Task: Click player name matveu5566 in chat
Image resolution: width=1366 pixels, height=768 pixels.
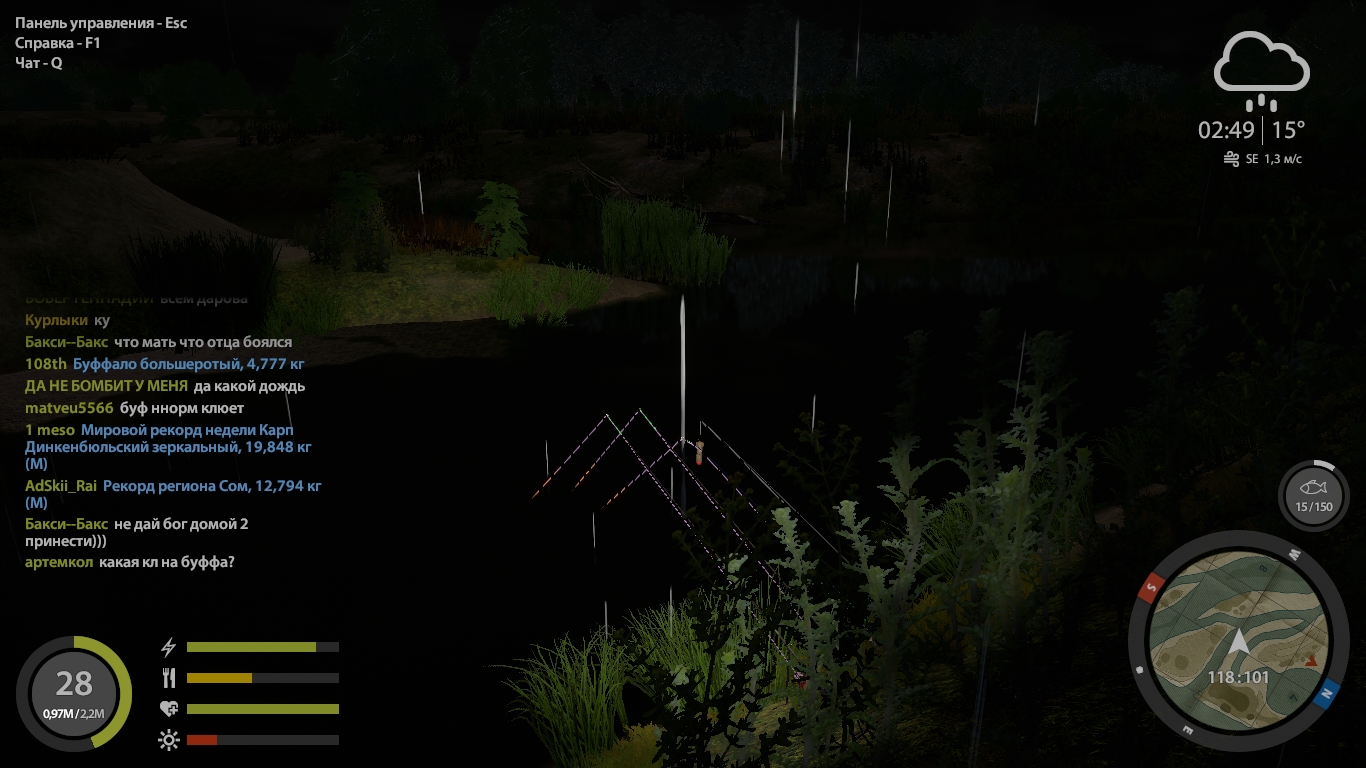Action: [x=69, y=408]
